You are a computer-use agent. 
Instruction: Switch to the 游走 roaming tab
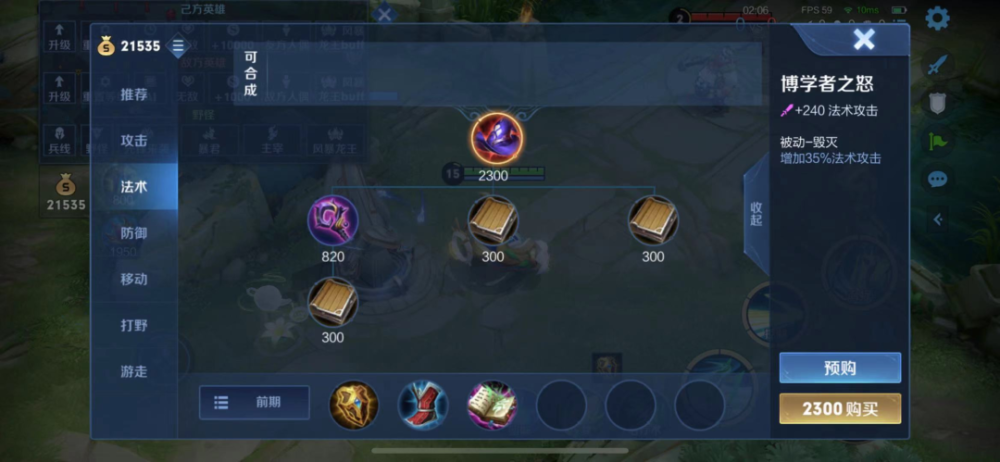134,371
